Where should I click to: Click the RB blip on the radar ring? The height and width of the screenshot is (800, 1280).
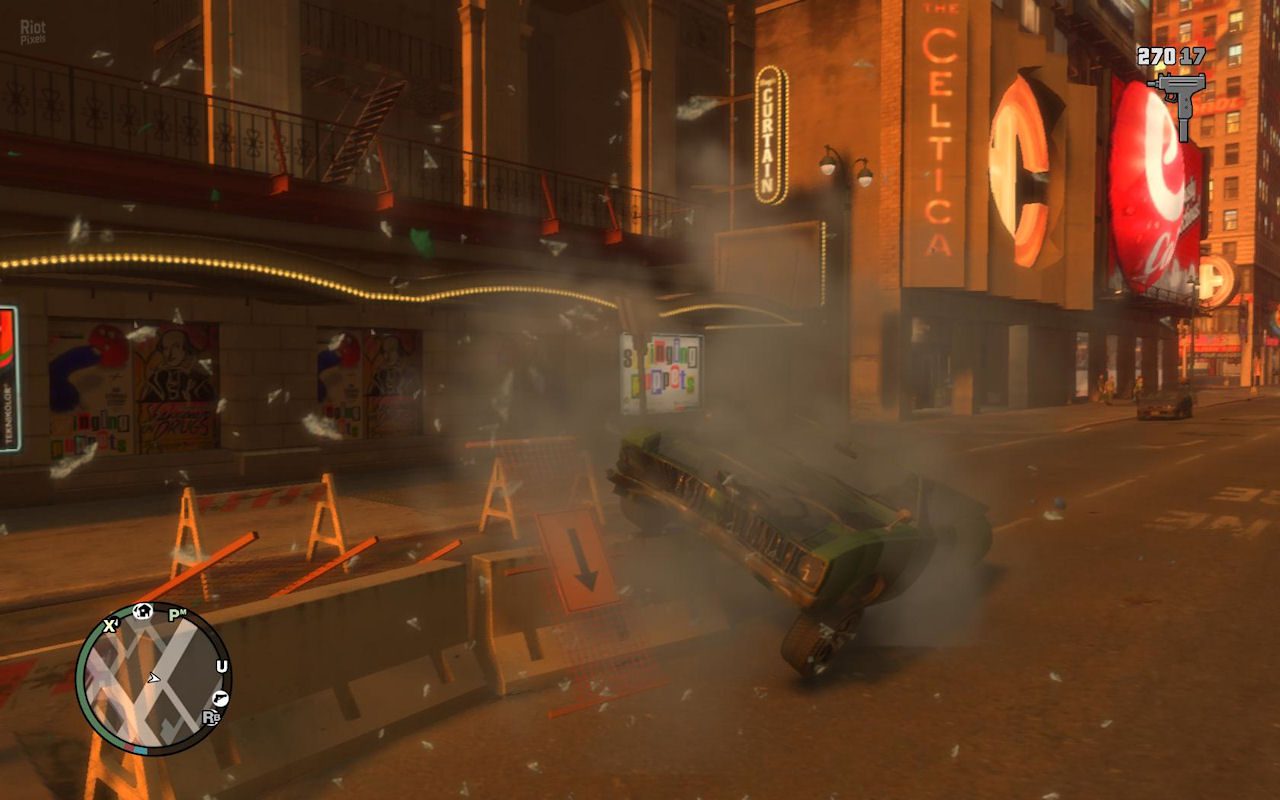(211, 717)
